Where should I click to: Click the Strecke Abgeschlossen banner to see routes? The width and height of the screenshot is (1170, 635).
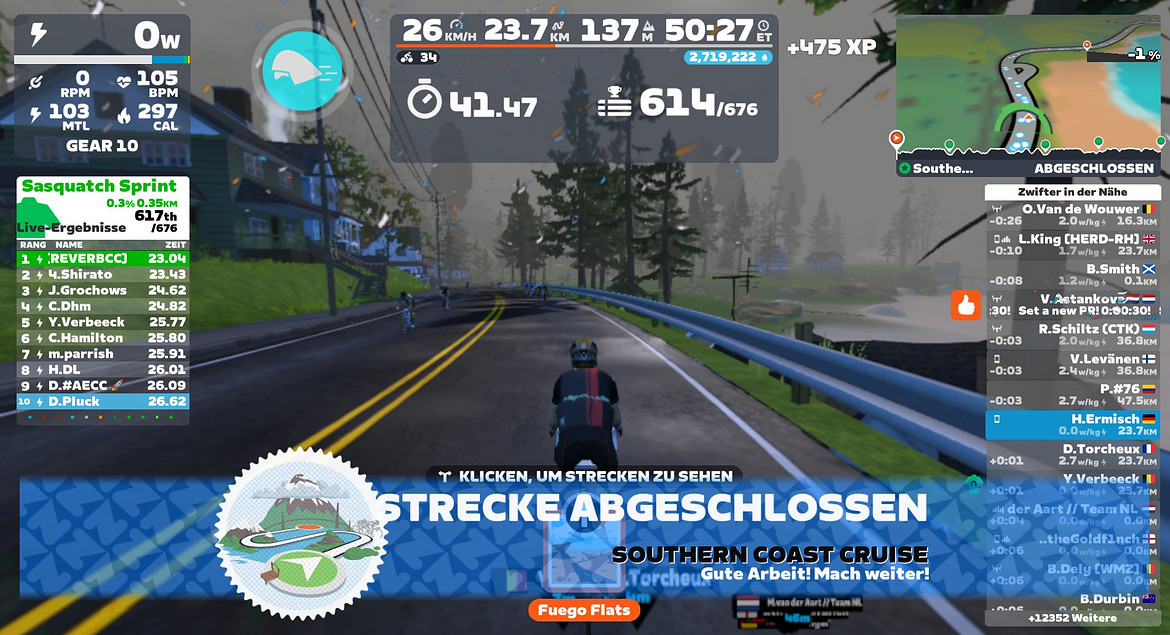tap(650, 508)
